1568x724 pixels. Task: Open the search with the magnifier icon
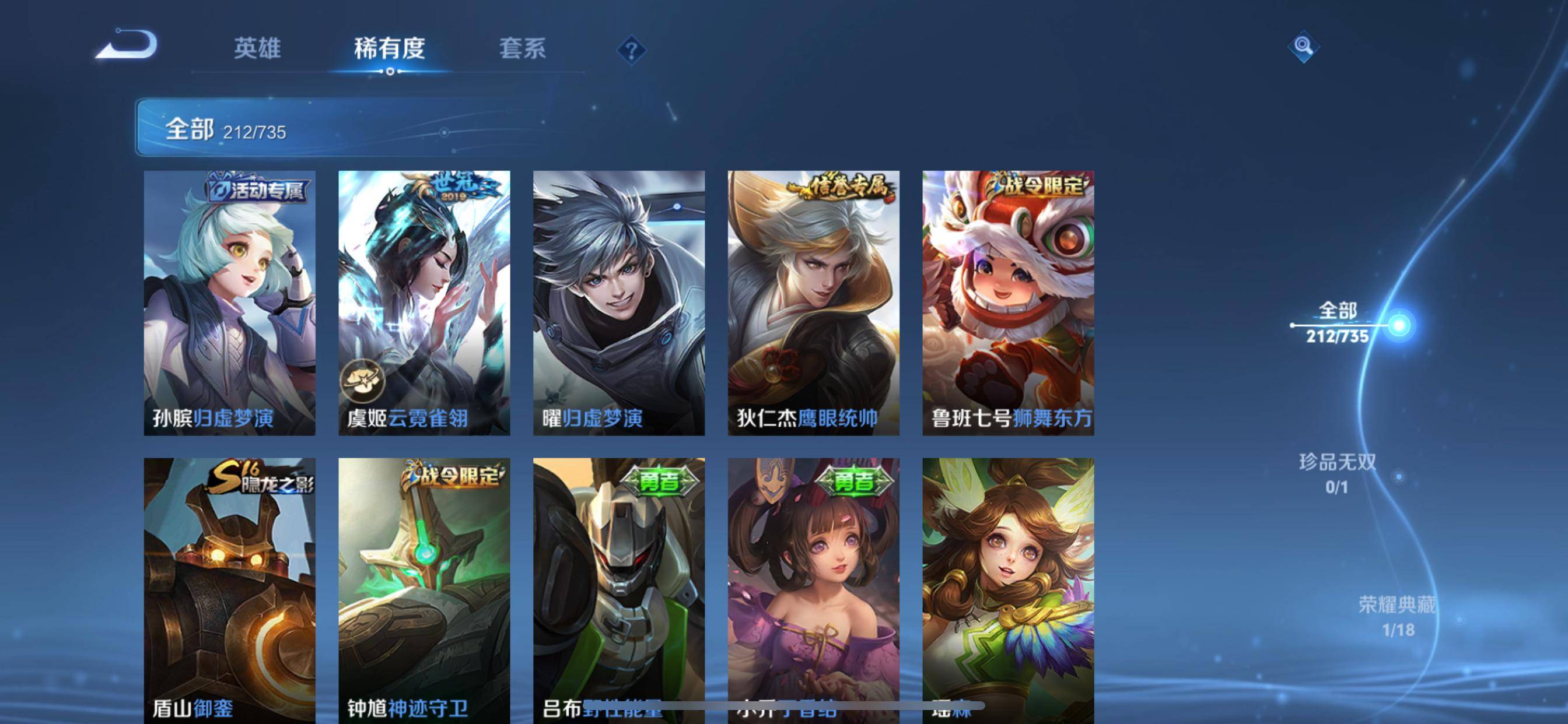click(1305, 48)
